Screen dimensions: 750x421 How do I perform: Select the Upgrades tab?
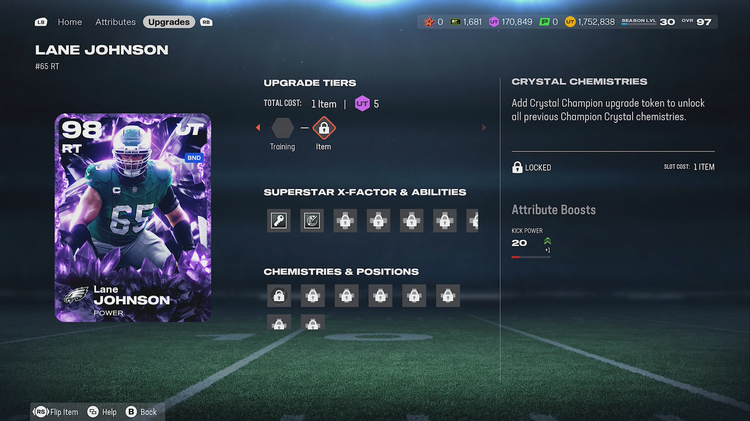(169, 21)
